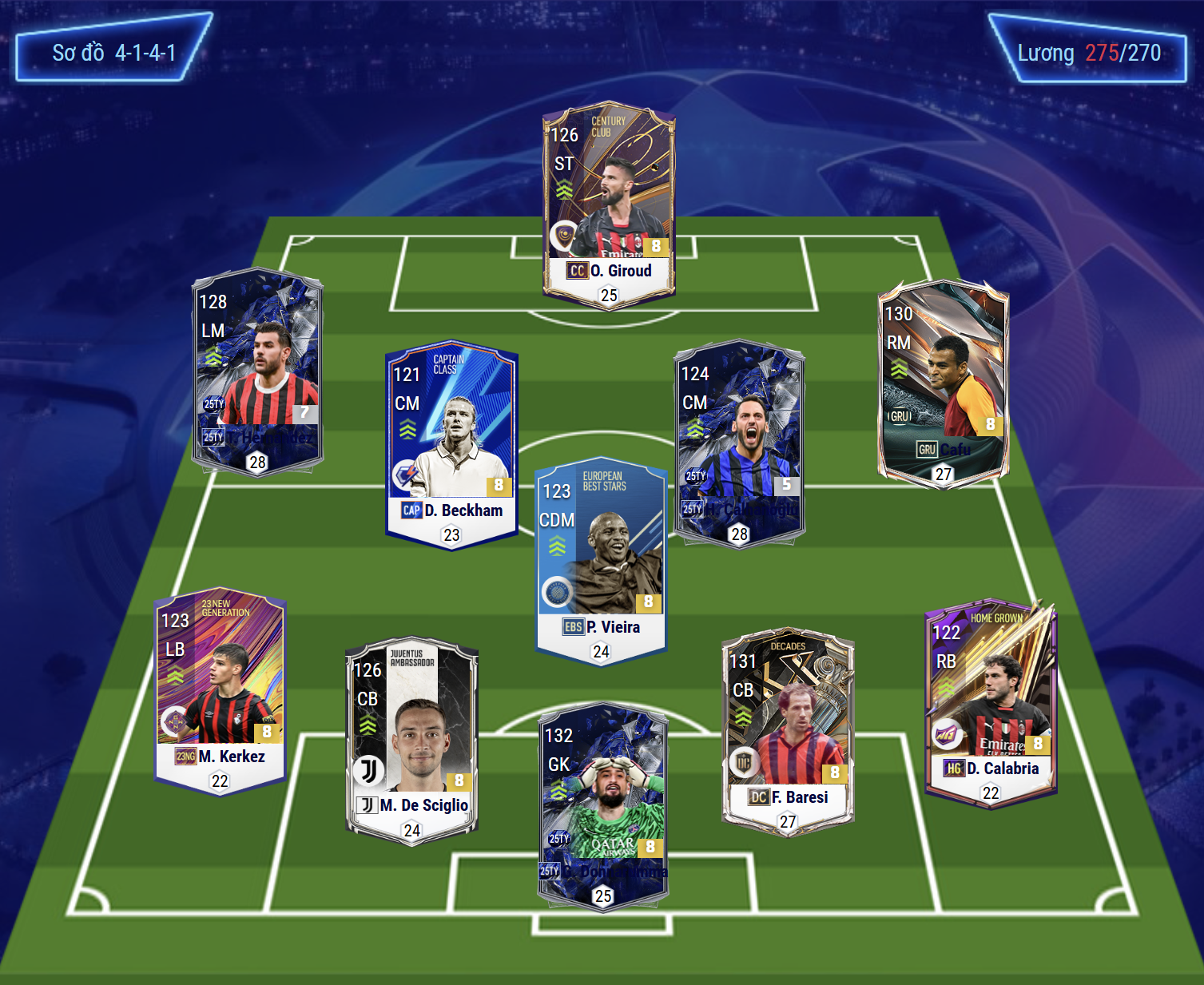The width and height of the screenshot is (1204, 985).
Task: Open the 4-1-4-1 formation selector
Action: (113, 53)
